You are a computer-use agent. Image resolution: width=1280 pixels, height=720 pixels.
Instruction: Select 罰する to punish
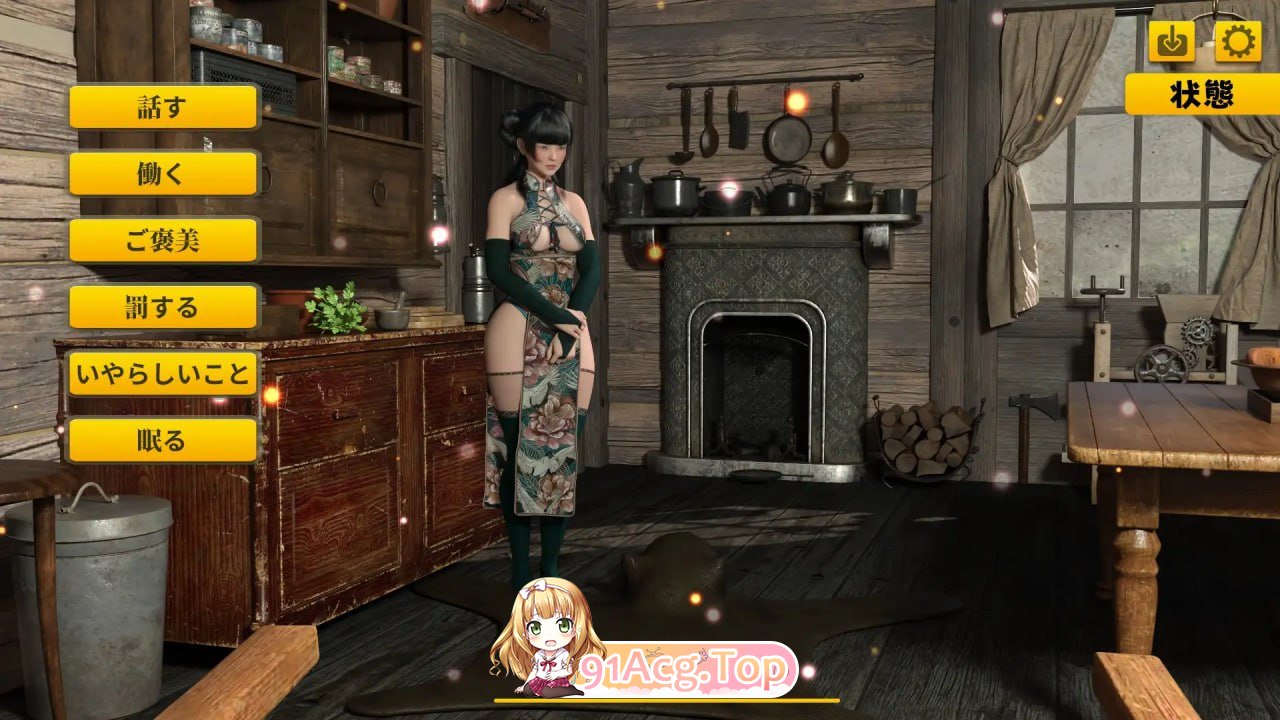[x=162, y=307]
